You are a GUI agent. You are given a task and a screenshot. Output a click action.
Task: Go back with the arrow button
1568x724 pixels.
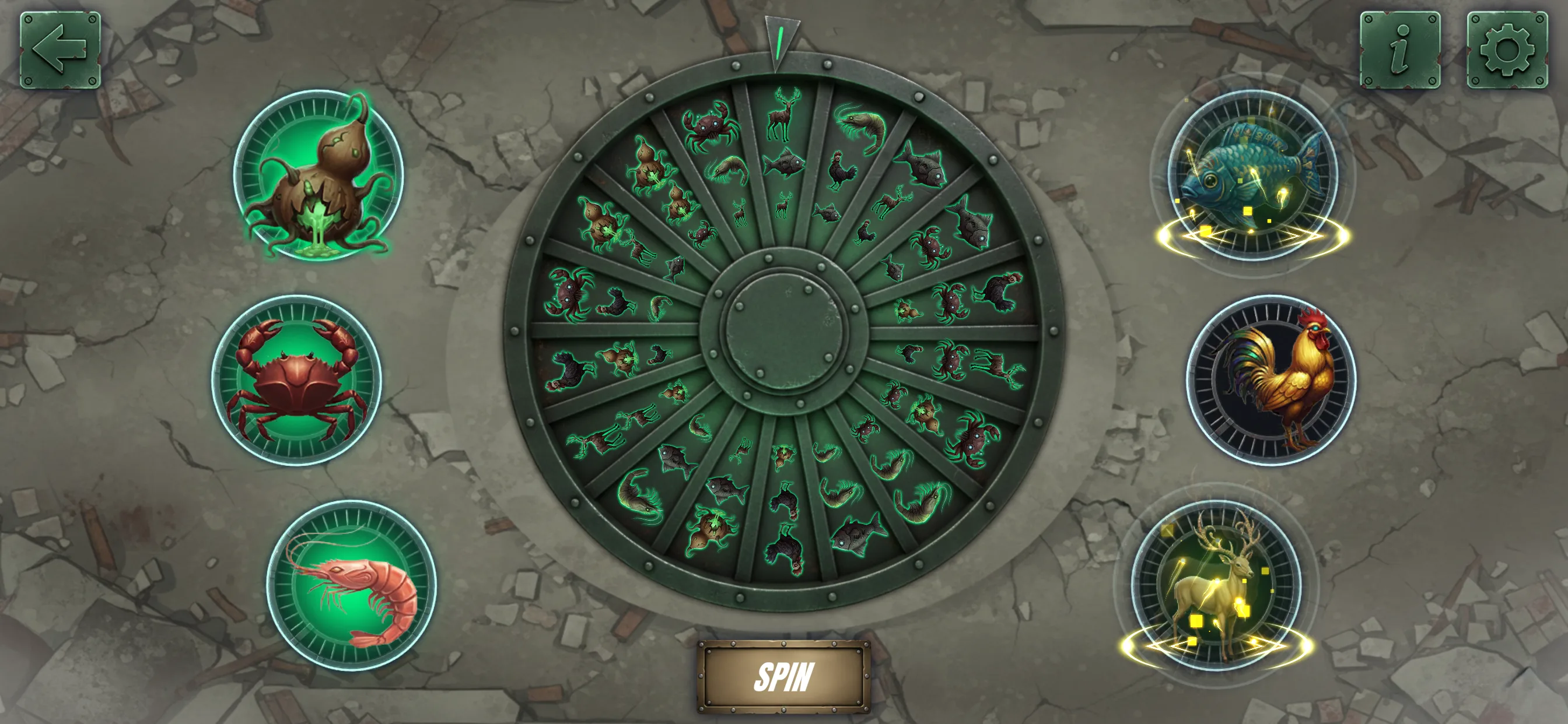pos(60,50)
